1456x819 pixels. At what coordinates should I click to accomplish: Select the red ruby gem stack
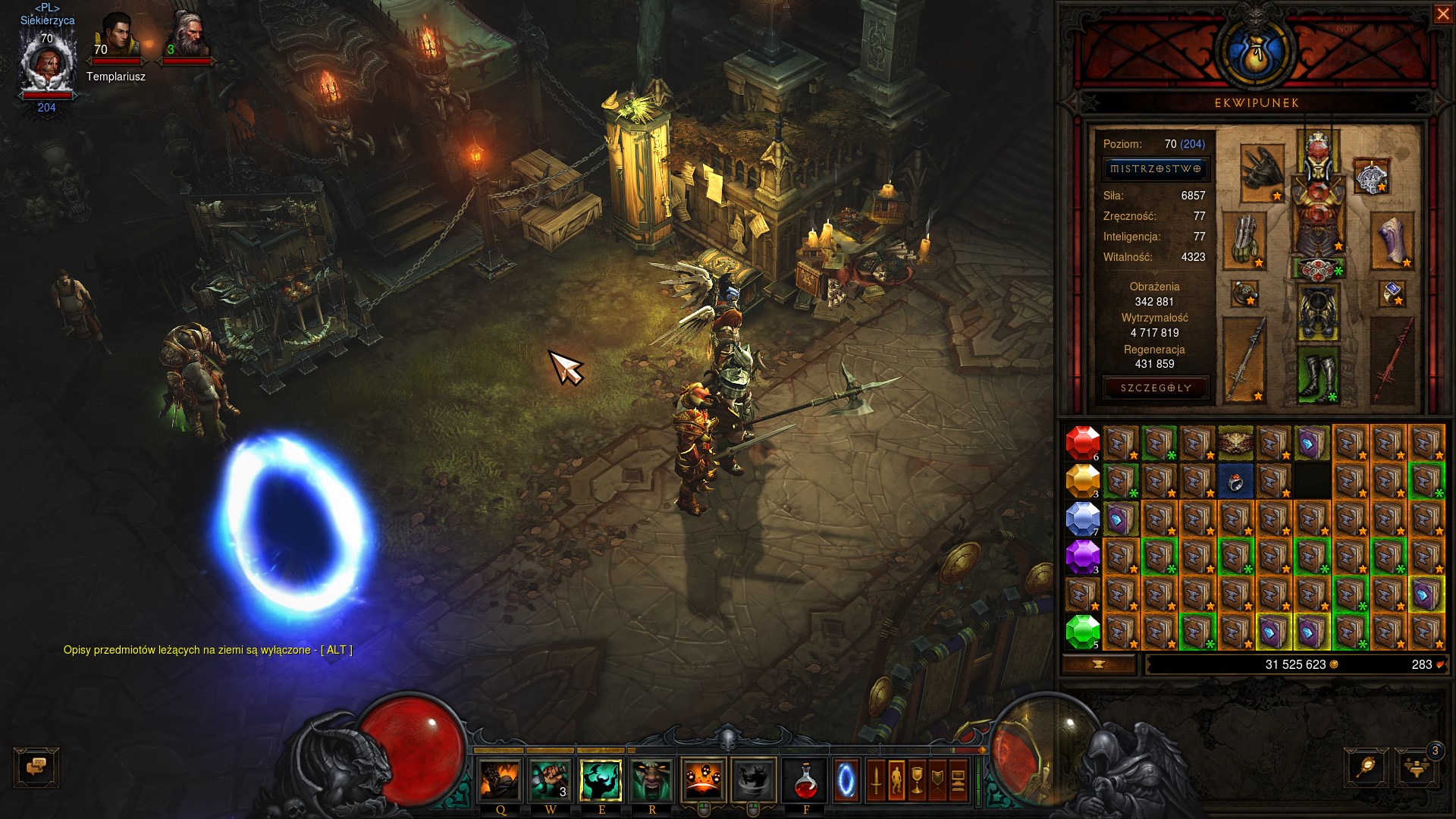pyautogui.click(x=1082, y=443)
